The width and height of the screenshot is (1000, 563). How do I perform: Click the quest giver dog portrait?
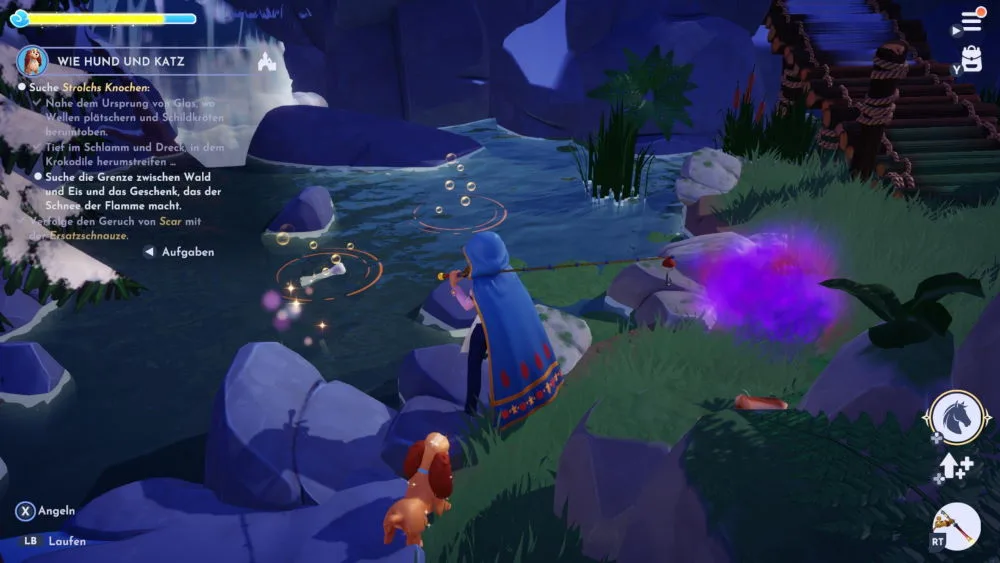[x=33, y=61]
